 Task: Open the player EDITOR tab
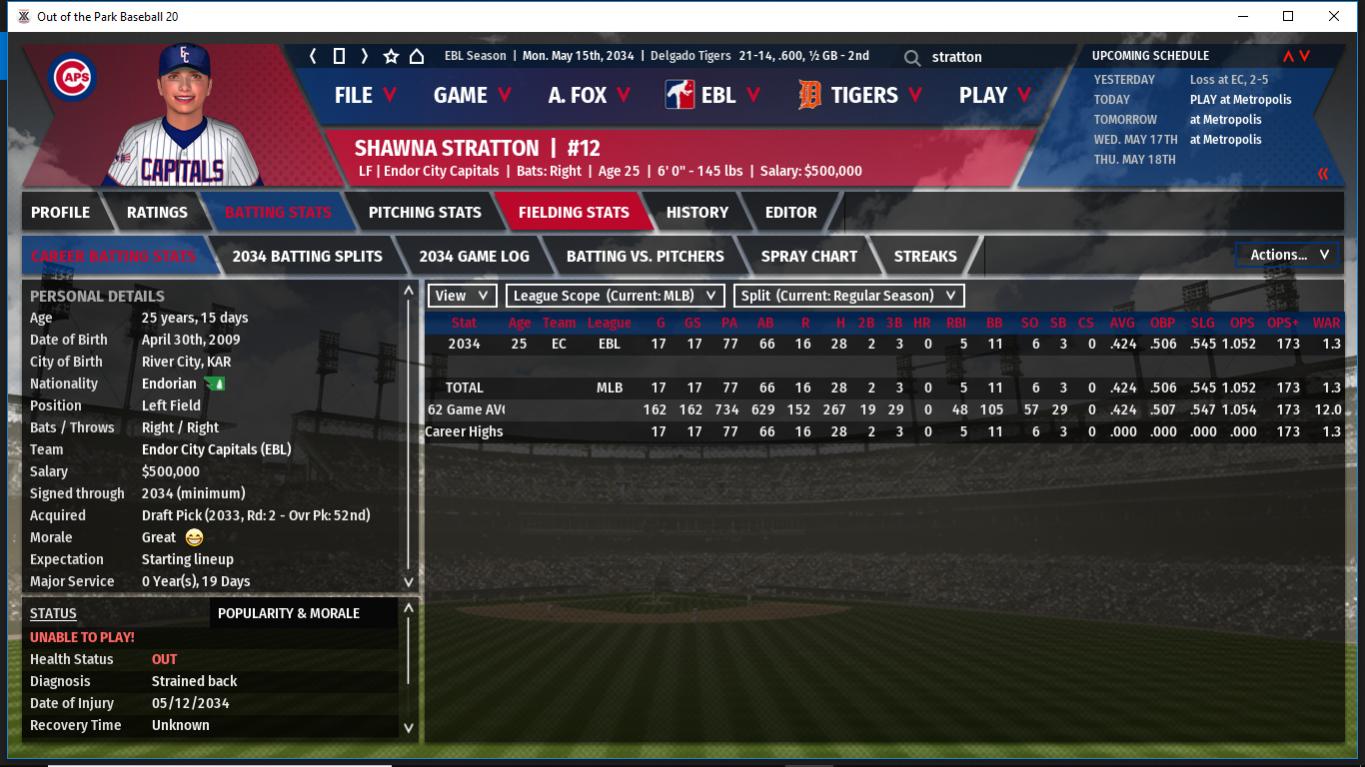coord(791,212)
